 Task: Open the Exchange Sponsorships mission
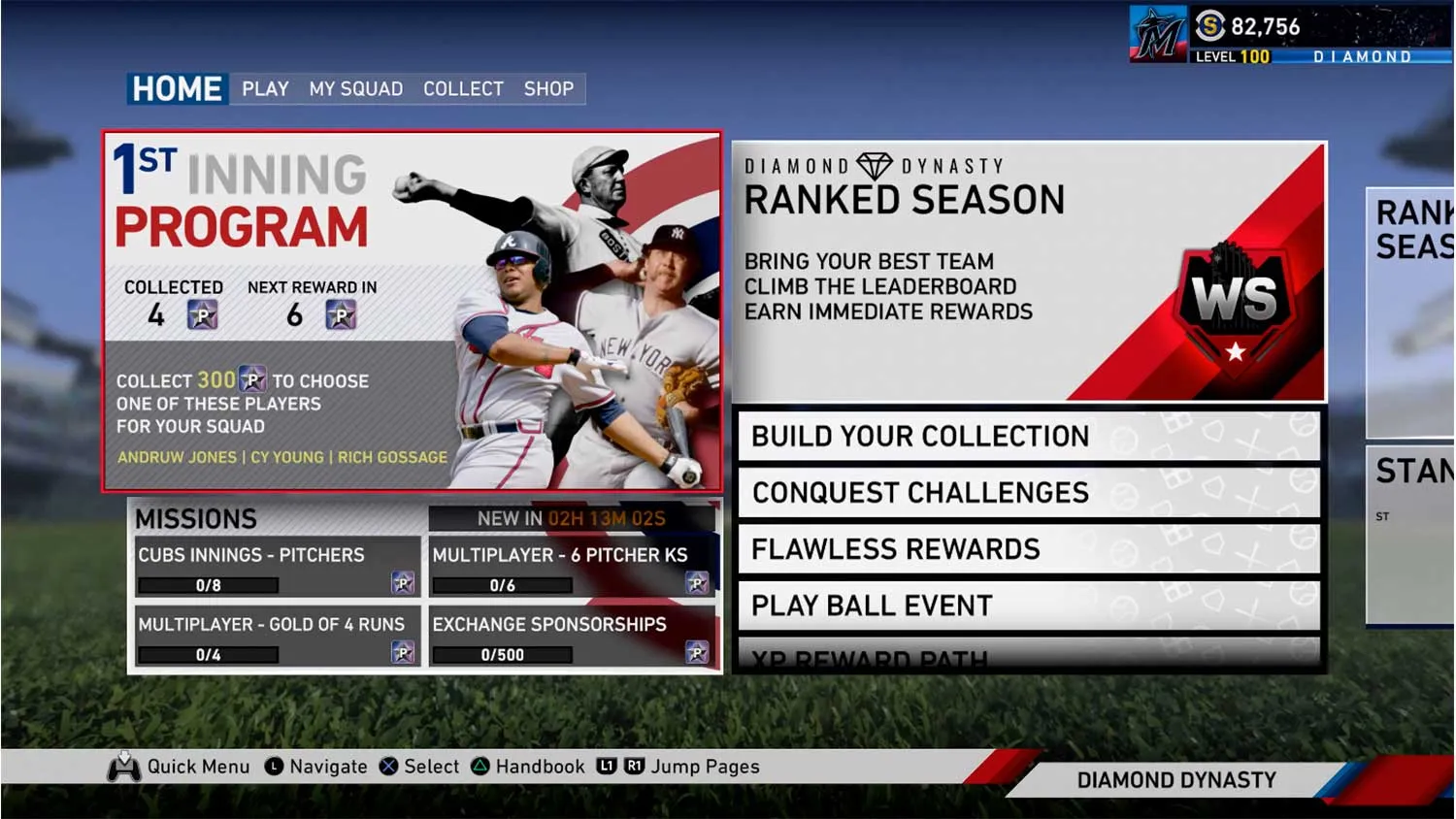coord(572,637)
